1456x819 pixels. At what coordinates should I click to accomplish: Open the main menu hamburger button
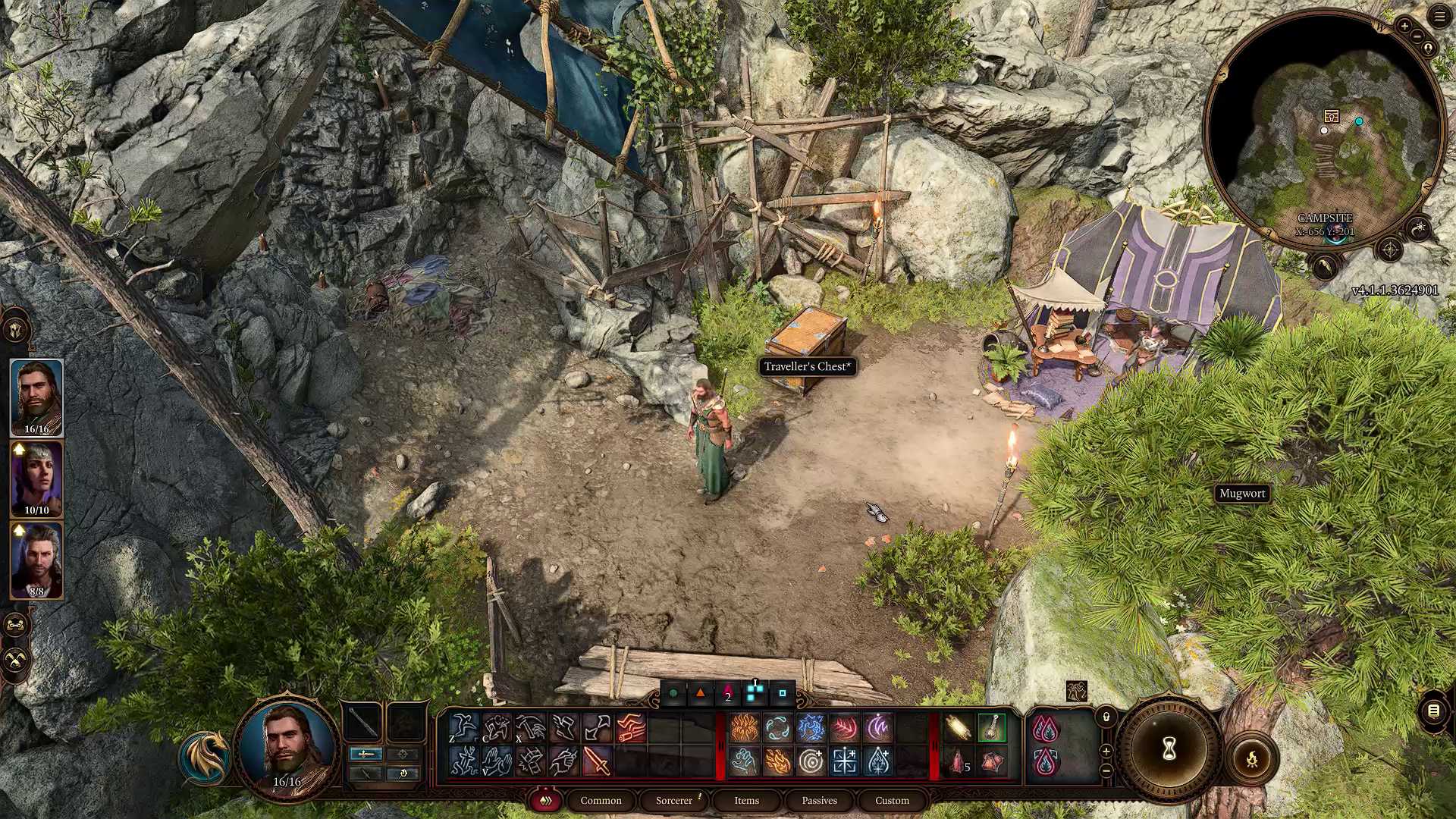point(1439,17)
